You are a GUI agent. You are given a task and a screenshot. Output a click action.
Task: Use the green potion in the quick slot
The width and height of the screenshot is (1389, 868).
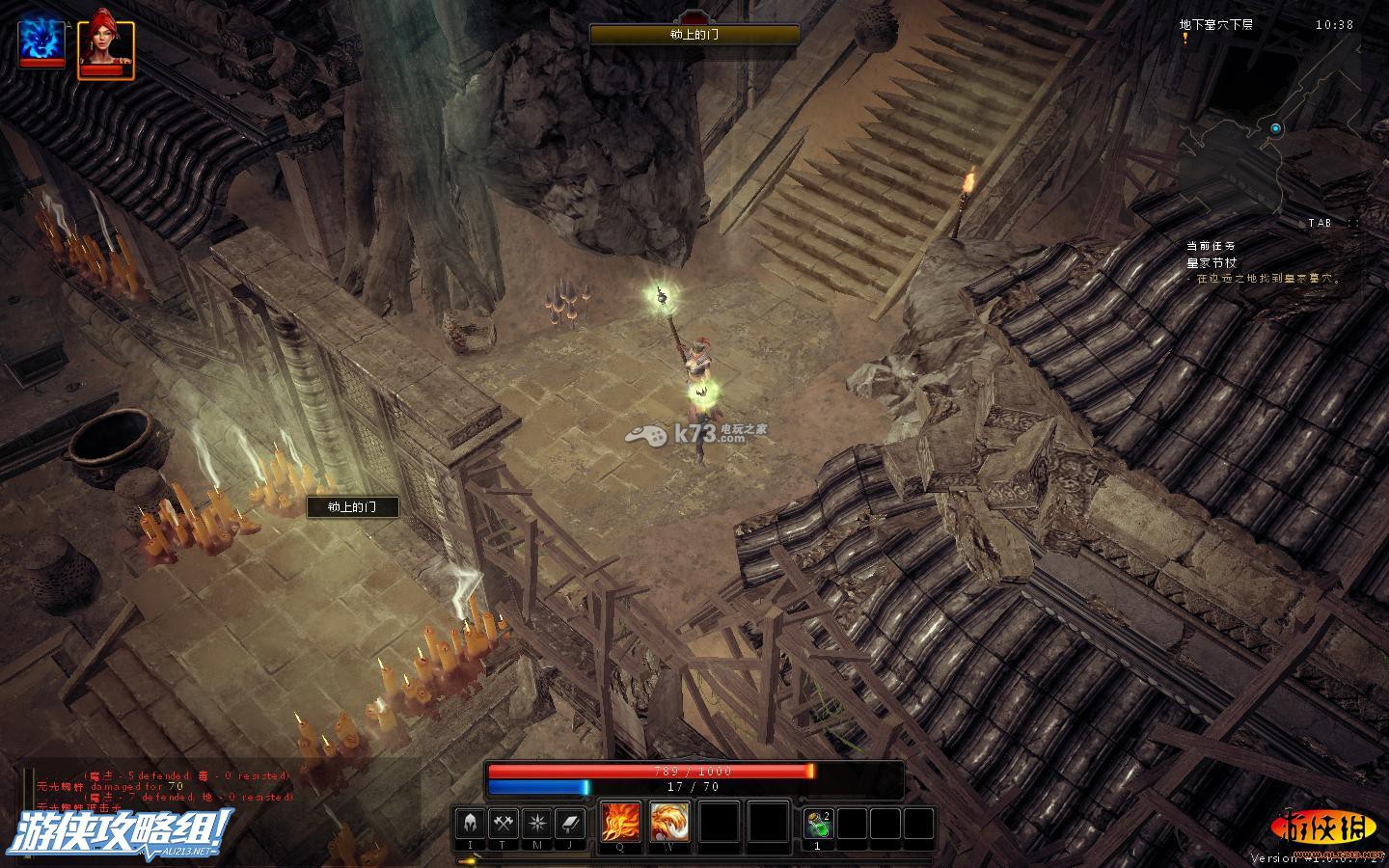pyautogui.click(x=818, y=824)
